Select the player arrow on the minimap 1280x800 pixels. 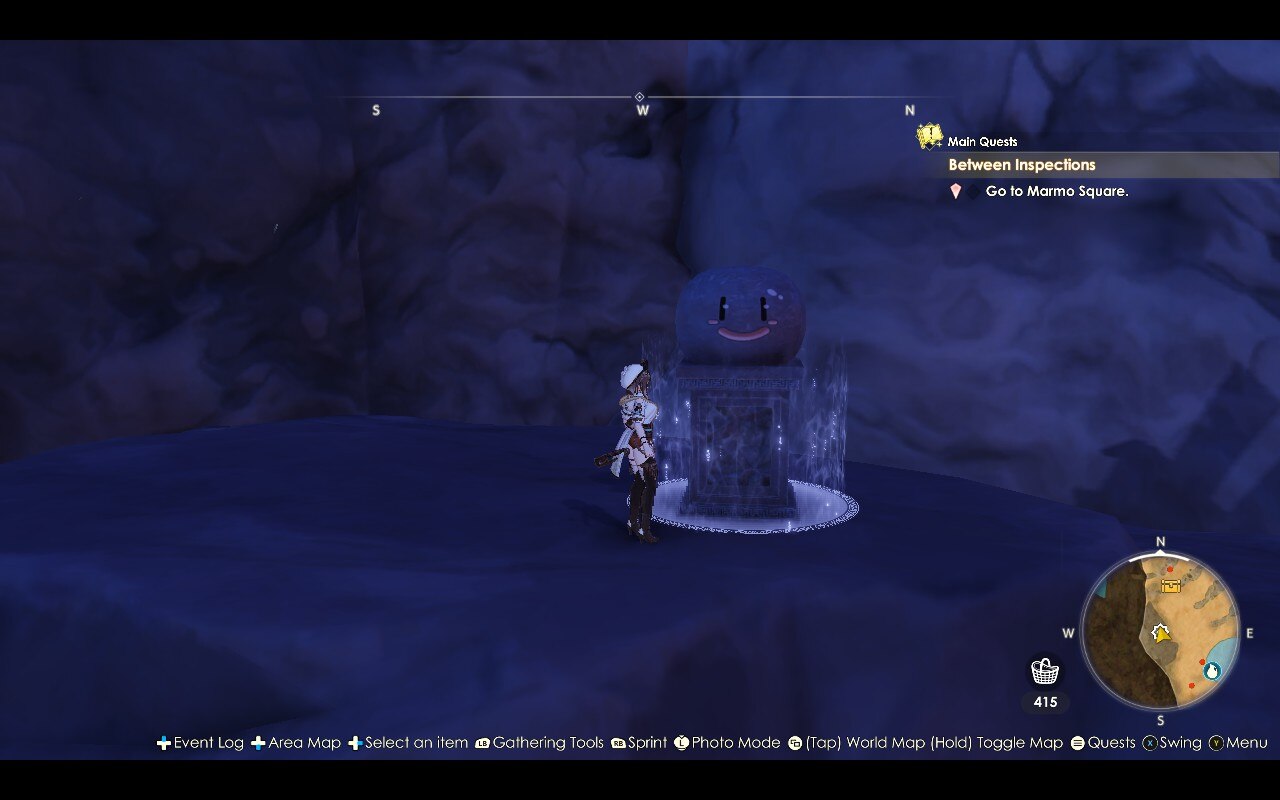click(x=1160, y=633)
